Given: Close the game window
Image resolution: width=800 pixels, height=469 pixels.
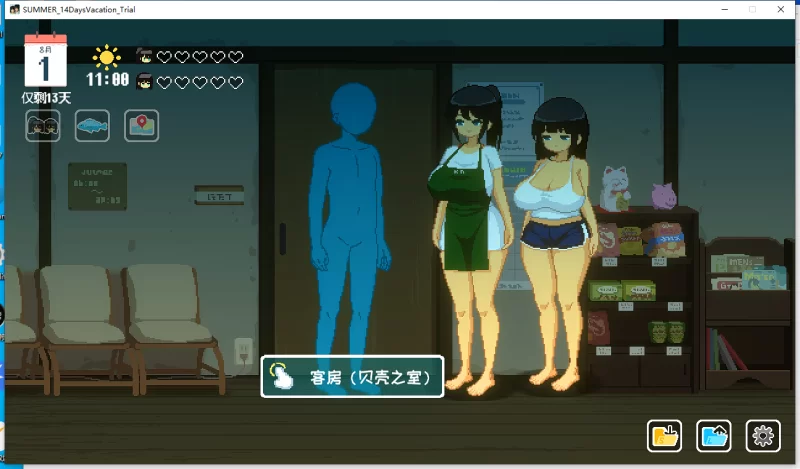Looking at the screenshot, I should pyautogui.click(x=778, y=9).
